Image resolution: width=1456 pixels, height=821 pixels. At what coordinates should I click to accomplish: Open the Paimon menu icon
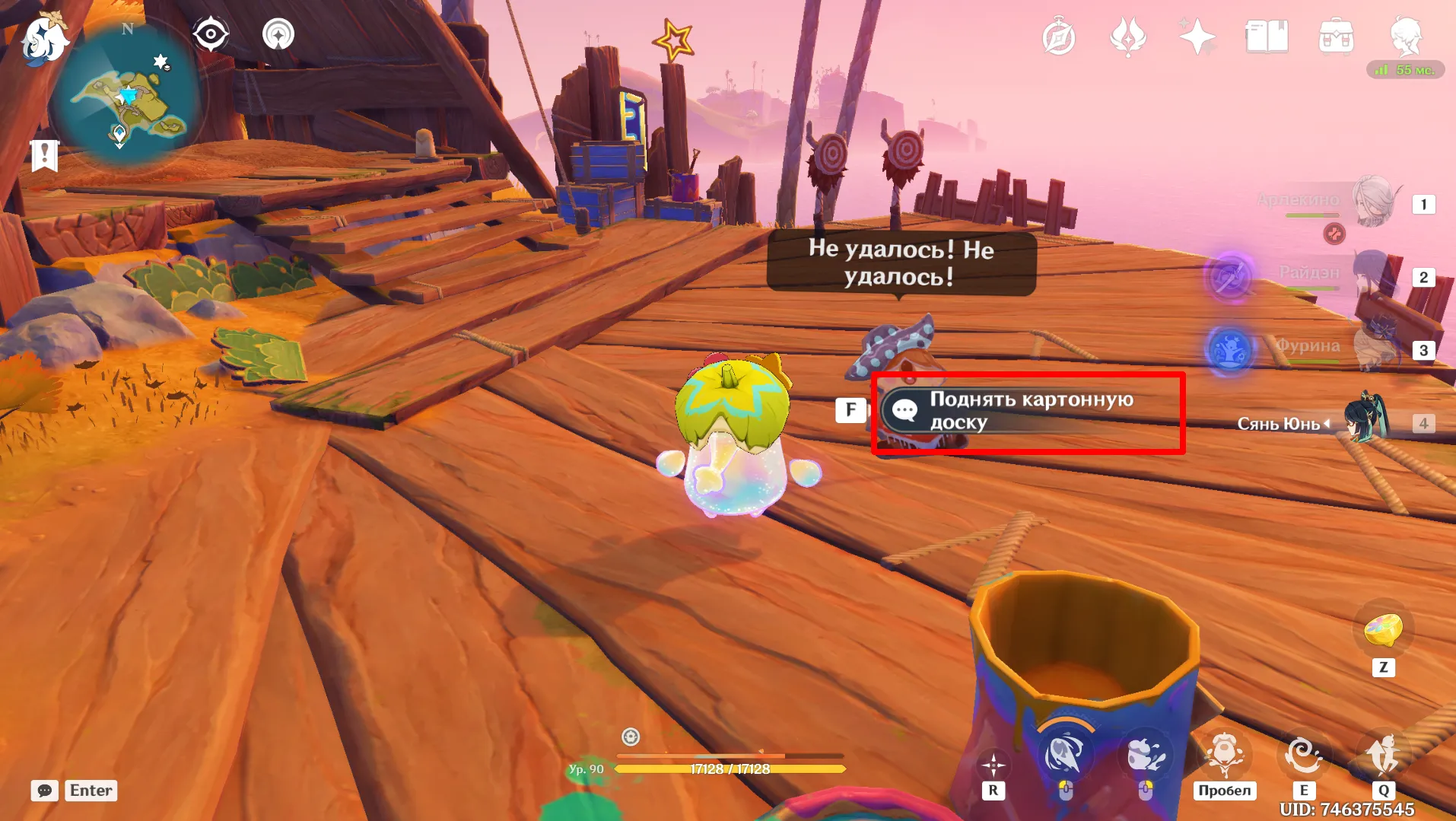point(44,38)
